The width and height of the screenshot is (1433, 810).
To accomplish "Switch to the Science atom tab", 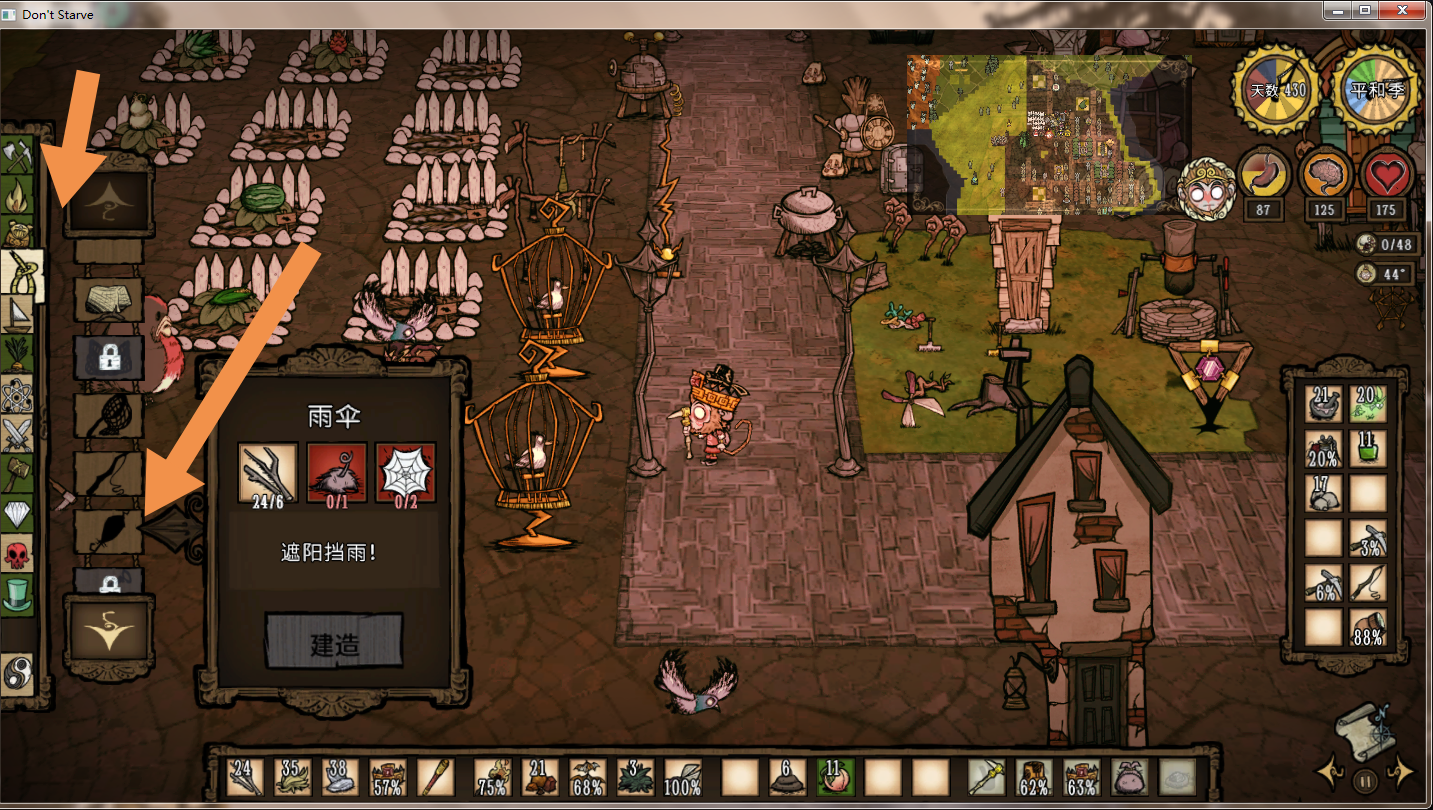I will pyautogui.click(x=19, y=395).
